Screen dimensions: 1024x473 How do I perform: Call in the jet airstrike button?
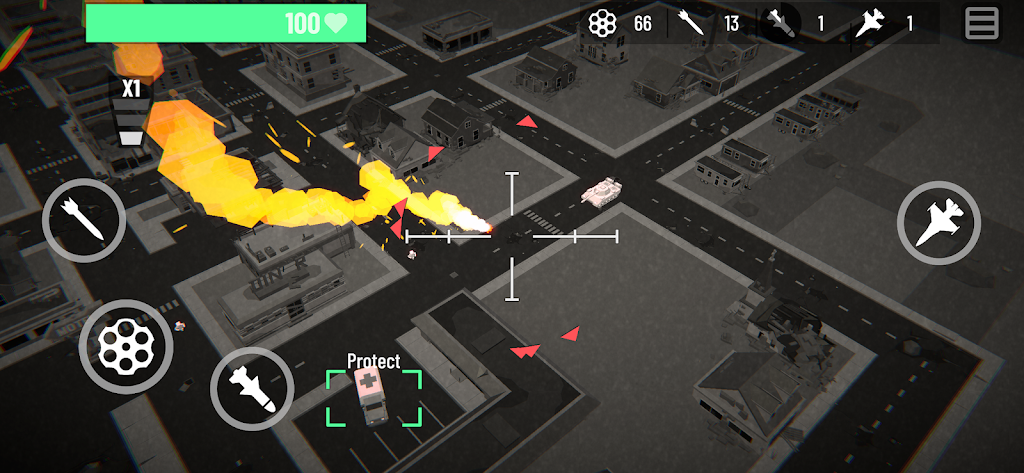coord(938,222)
